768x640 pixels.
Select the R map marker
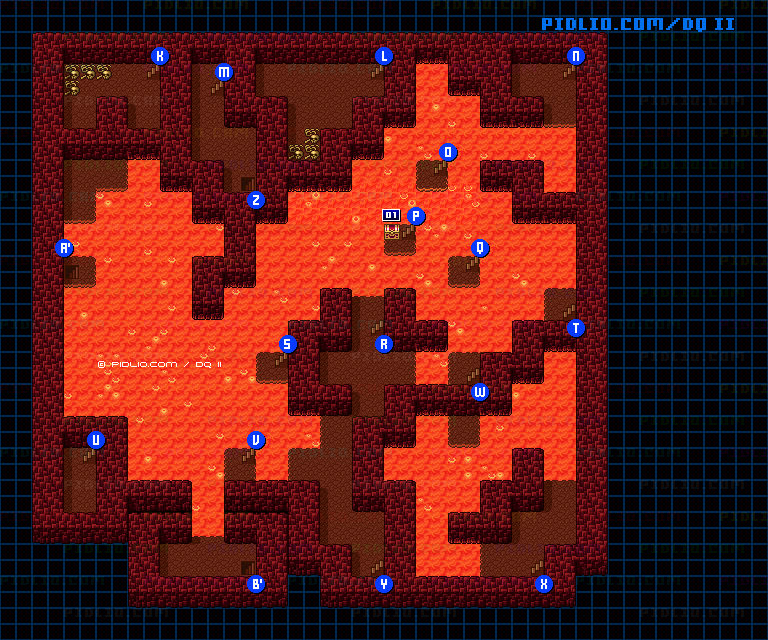point(384,344)
